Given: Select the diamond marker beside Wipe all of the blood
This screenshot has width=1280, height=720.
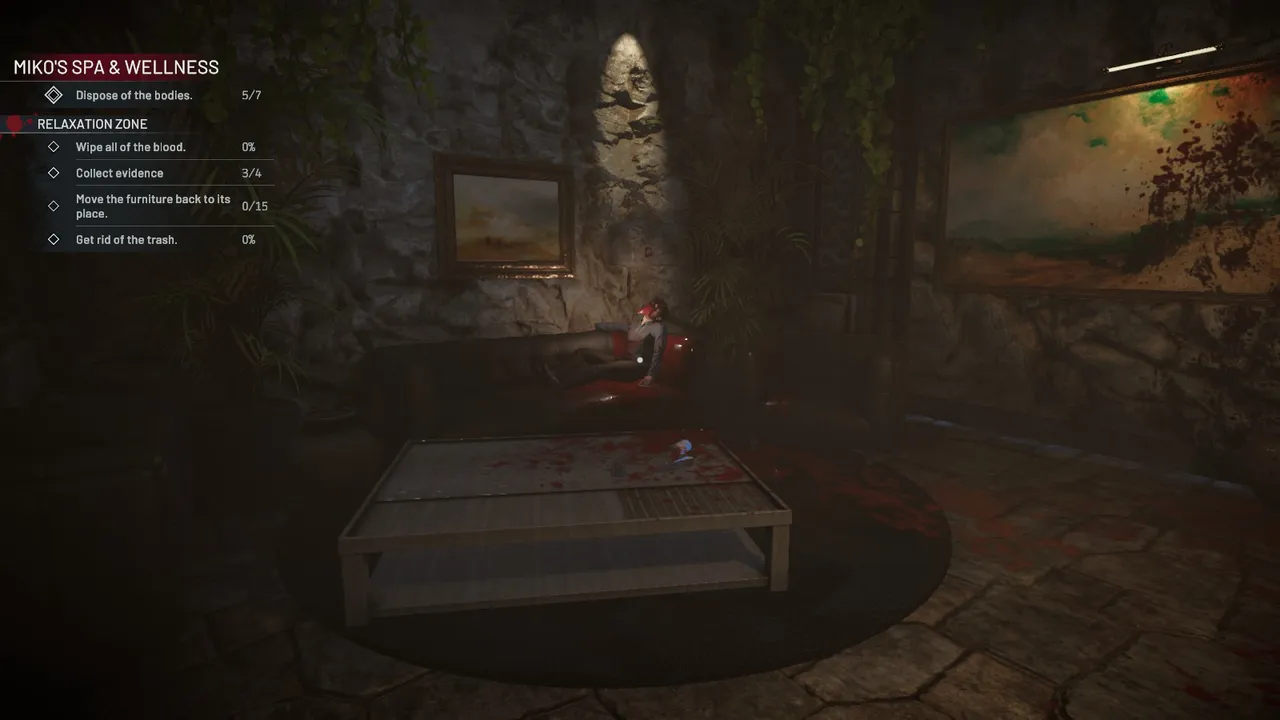Looking at the screenshot, I should [x=53, y=146].
